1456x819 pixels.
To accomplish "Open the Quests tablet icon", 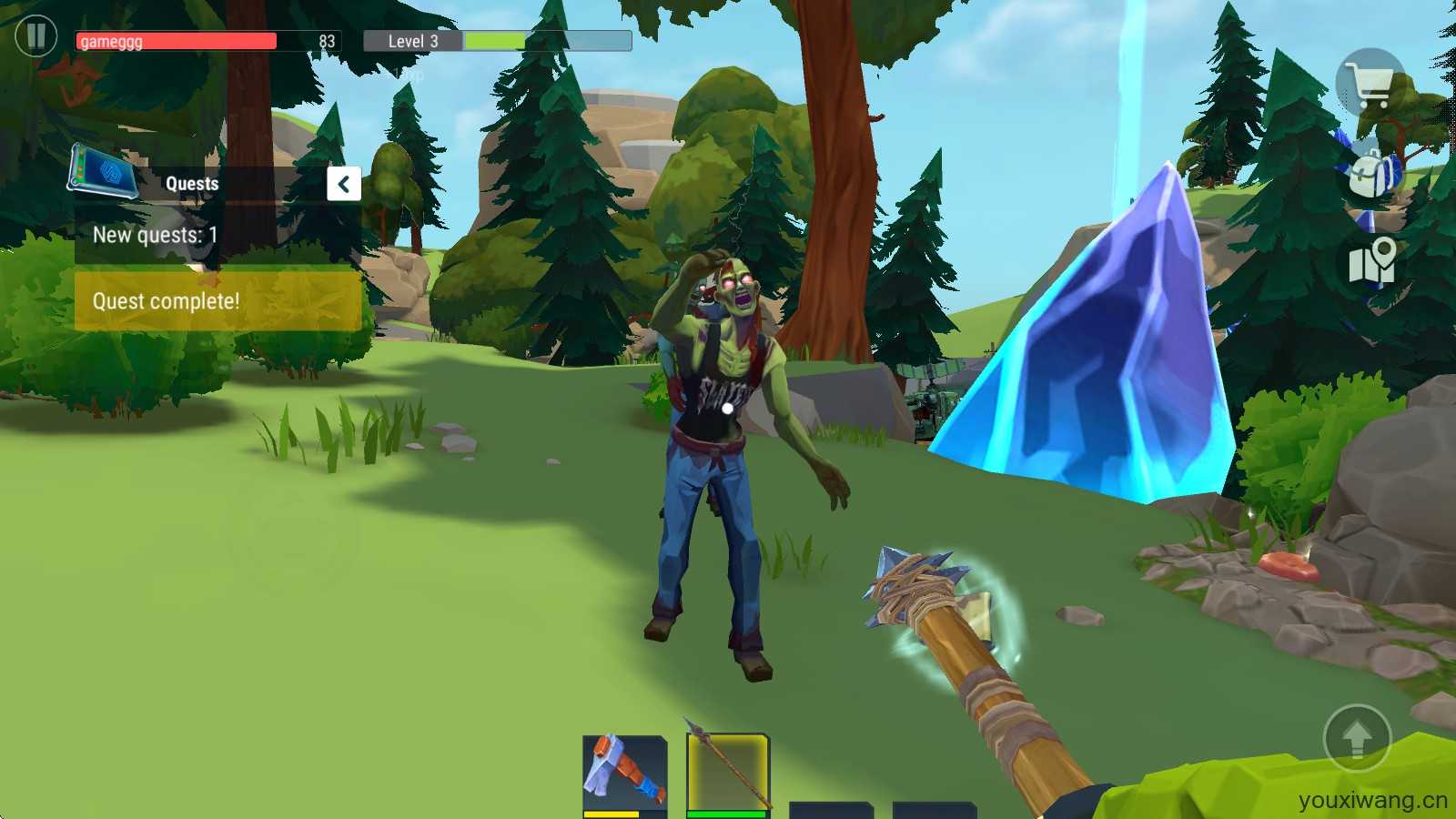I will [x=103, y=172].
